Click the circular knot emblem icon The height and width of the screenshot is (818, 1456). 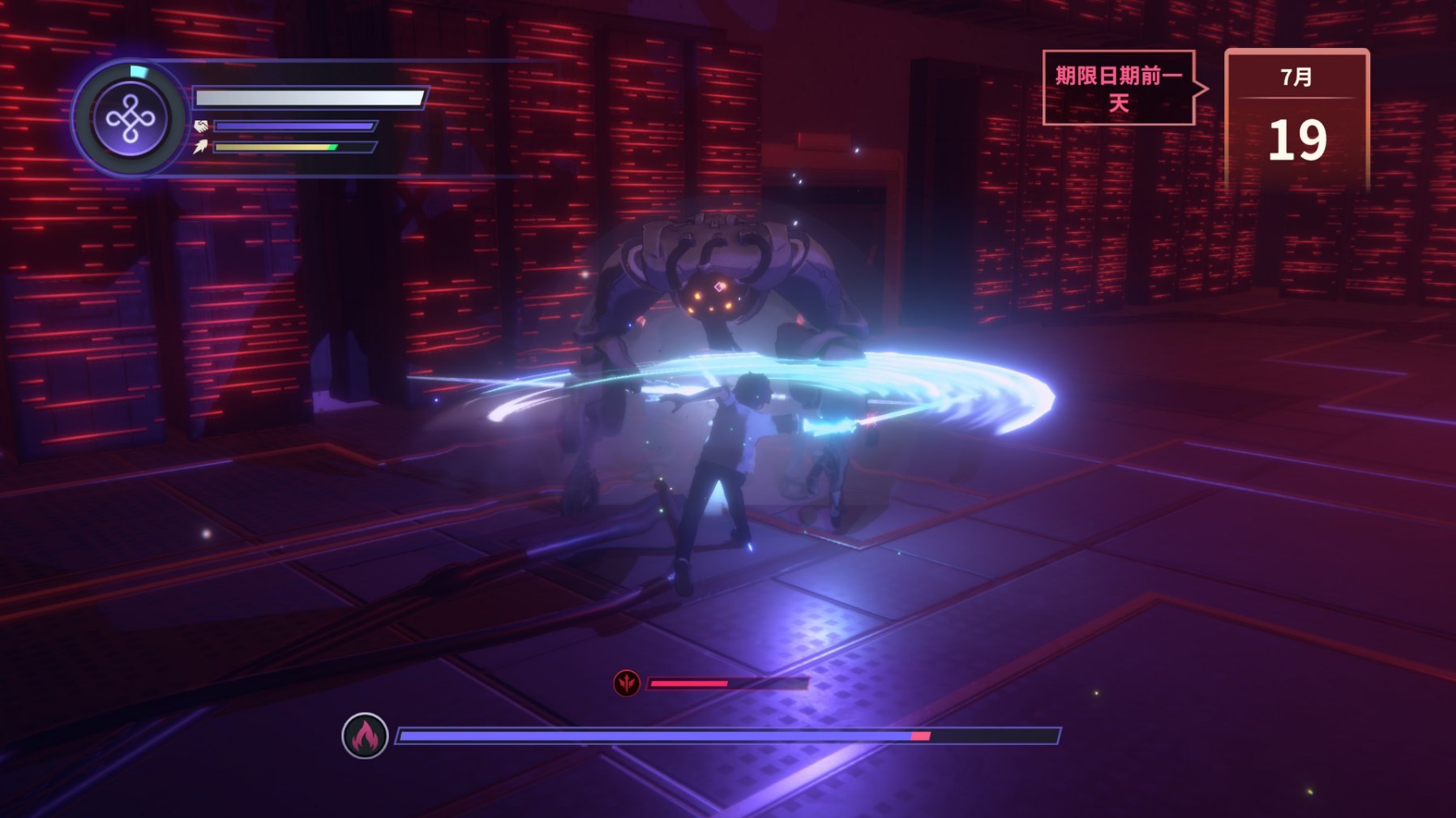[x=130, y=119]
